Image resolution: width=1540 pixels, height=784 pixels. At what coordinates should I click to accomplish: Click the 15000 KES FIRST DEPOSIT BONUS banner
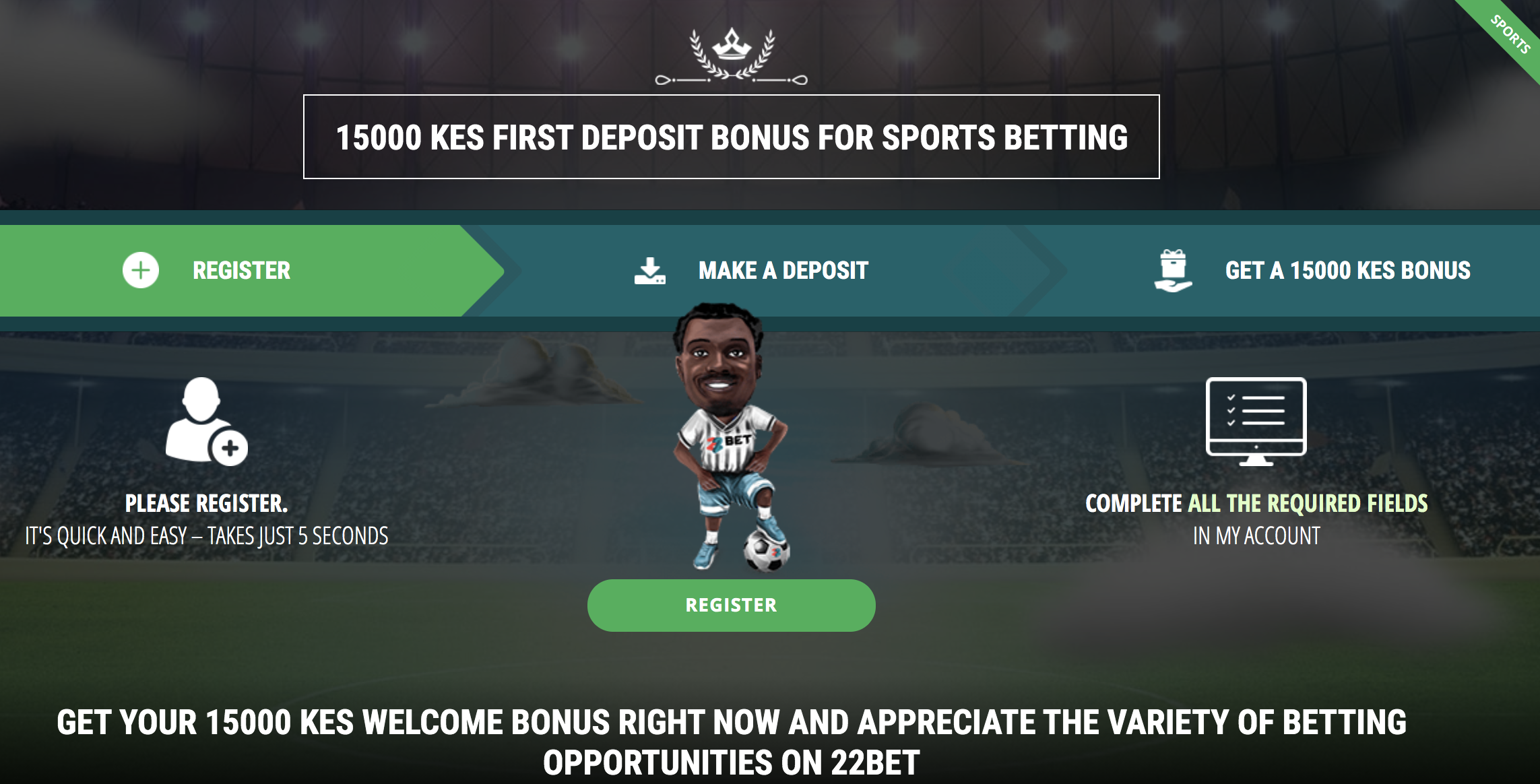[731, 137]
